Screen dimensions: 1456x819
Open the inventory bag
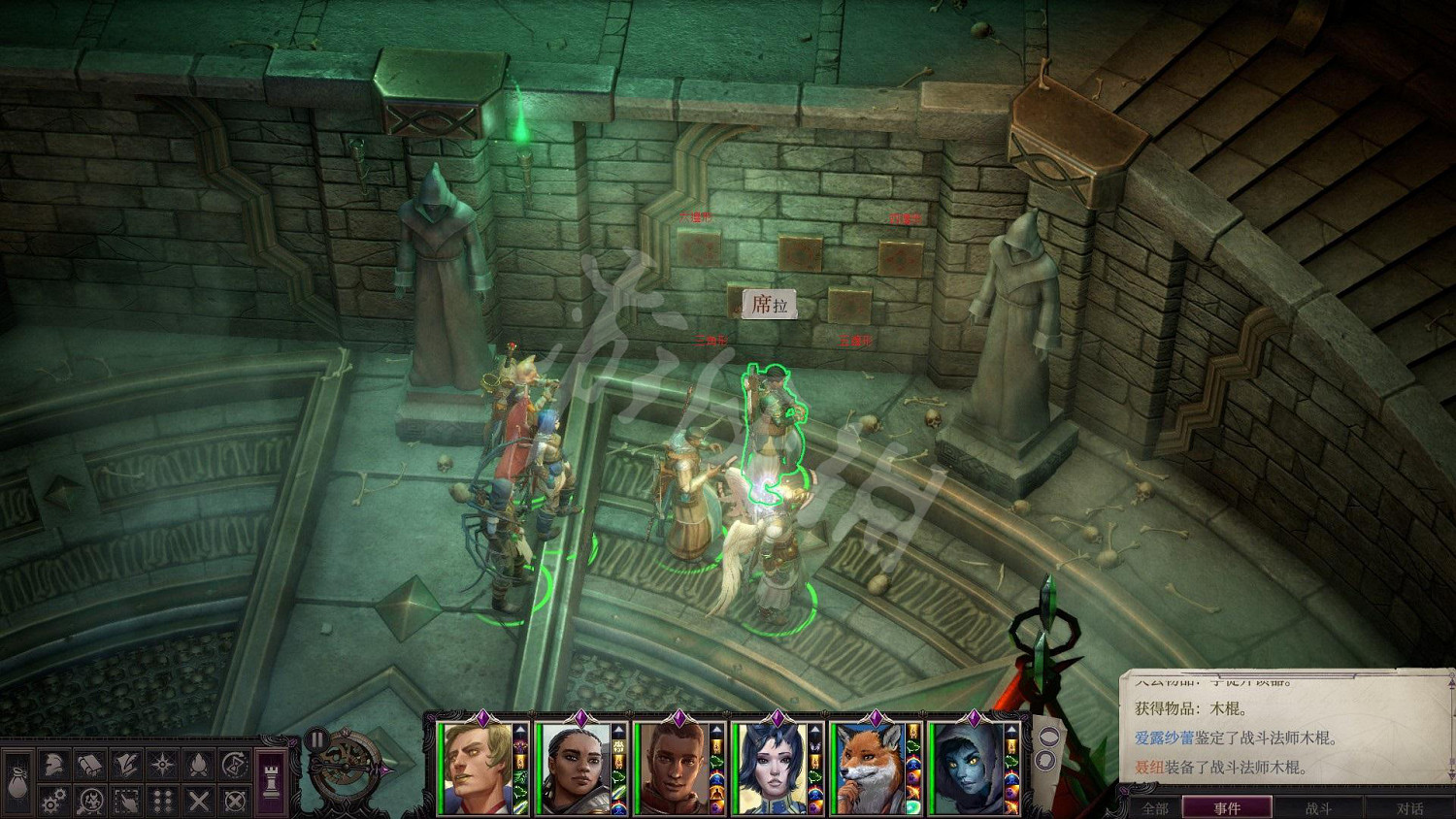tap(18, 782)
